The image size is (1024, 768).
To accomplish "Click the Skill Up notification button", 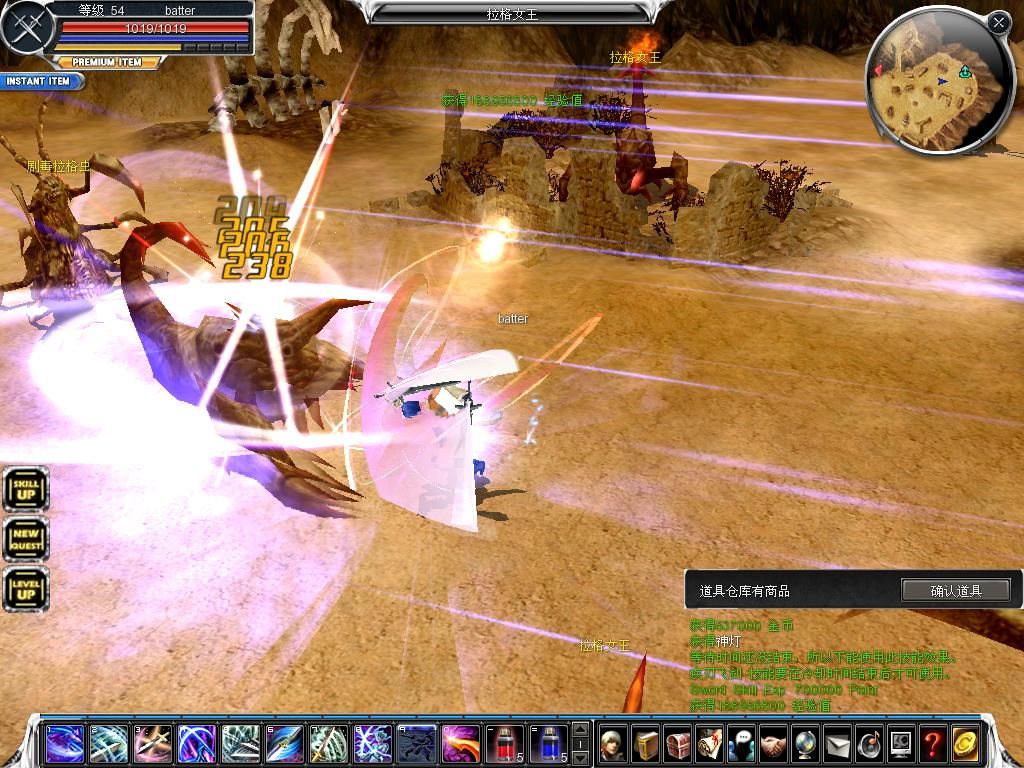I will pyautogui.click(x=26, y=489).
